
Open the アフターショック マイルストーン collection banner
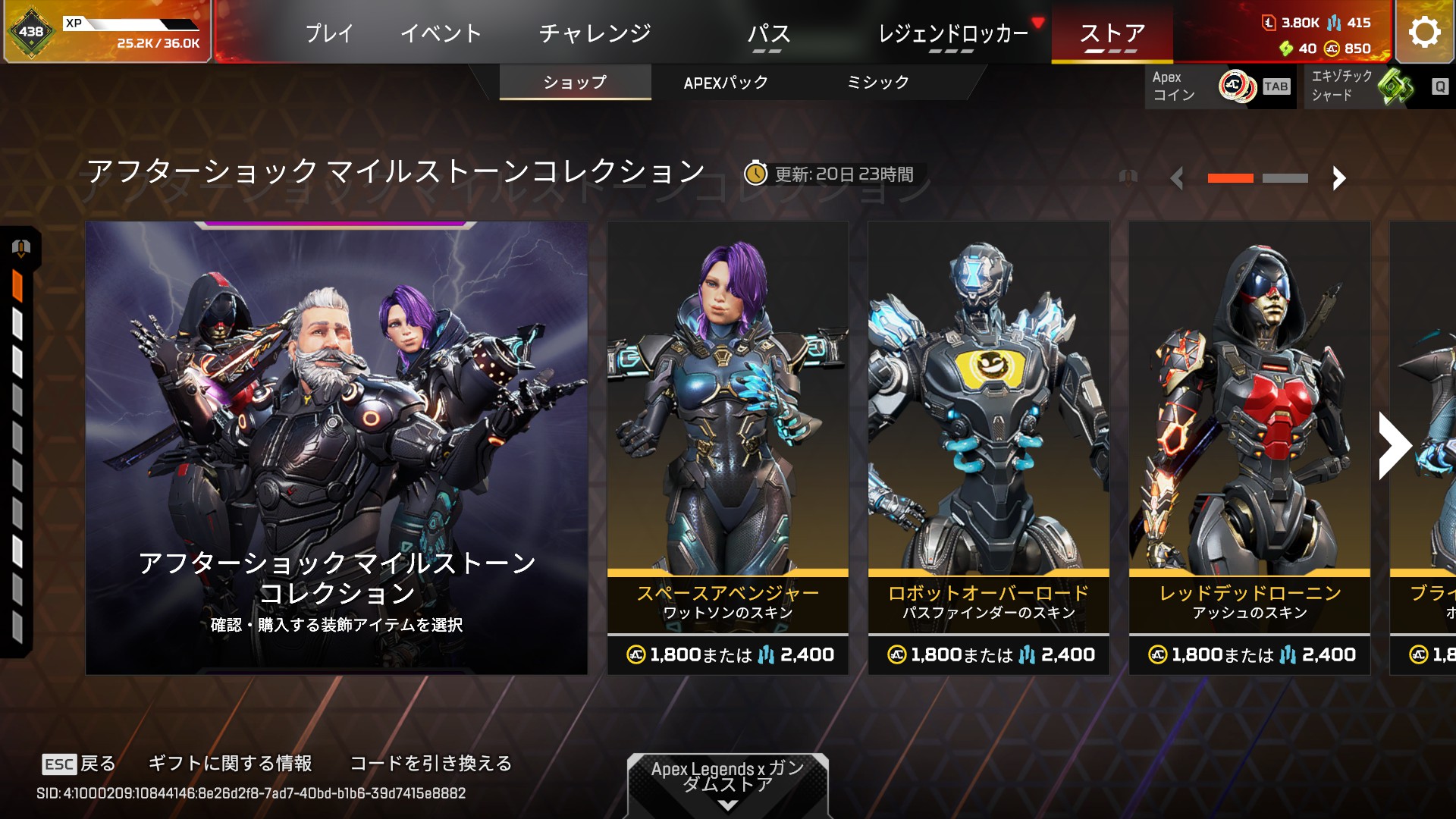coord(337,447)
